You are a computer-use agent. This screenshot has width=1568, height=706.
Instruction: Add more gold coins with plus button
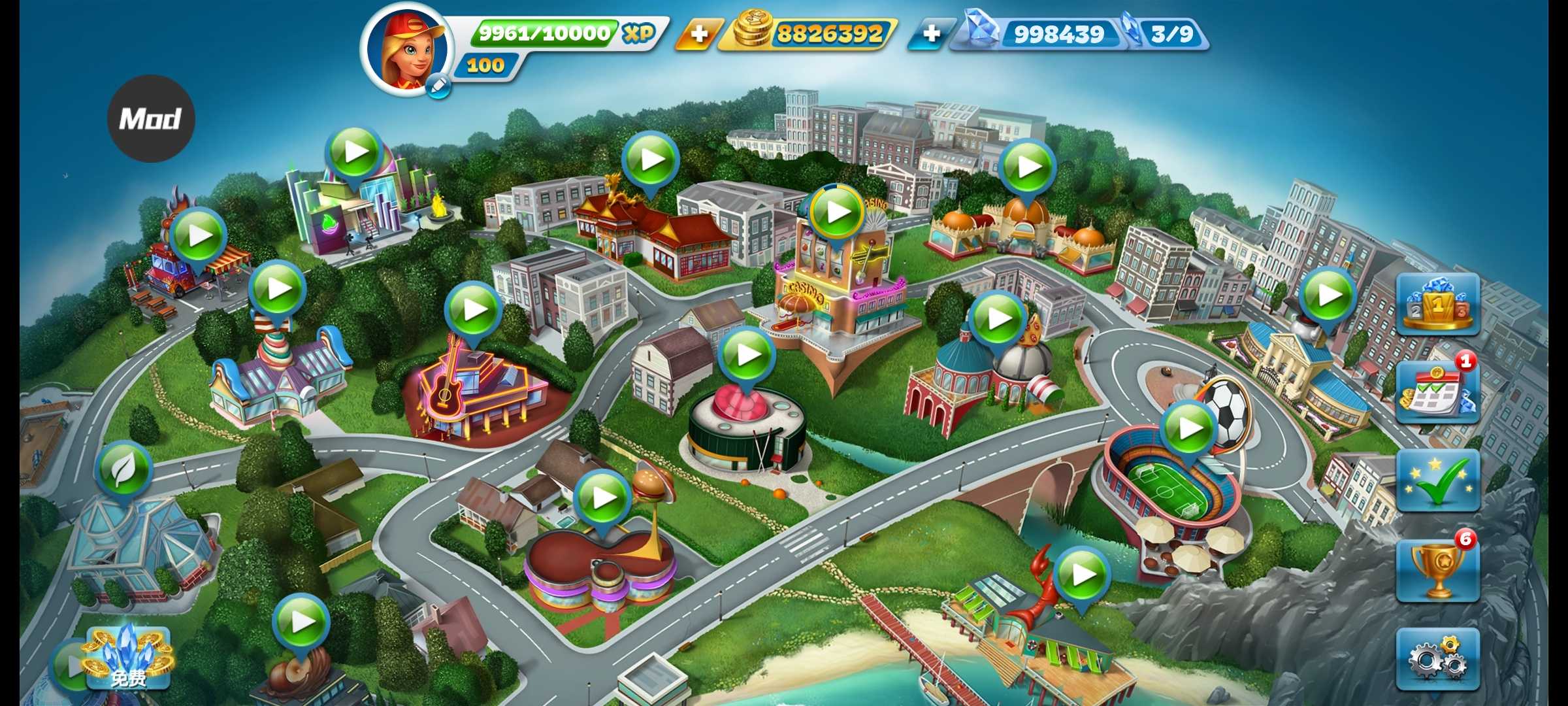click(x=698, y=33)
